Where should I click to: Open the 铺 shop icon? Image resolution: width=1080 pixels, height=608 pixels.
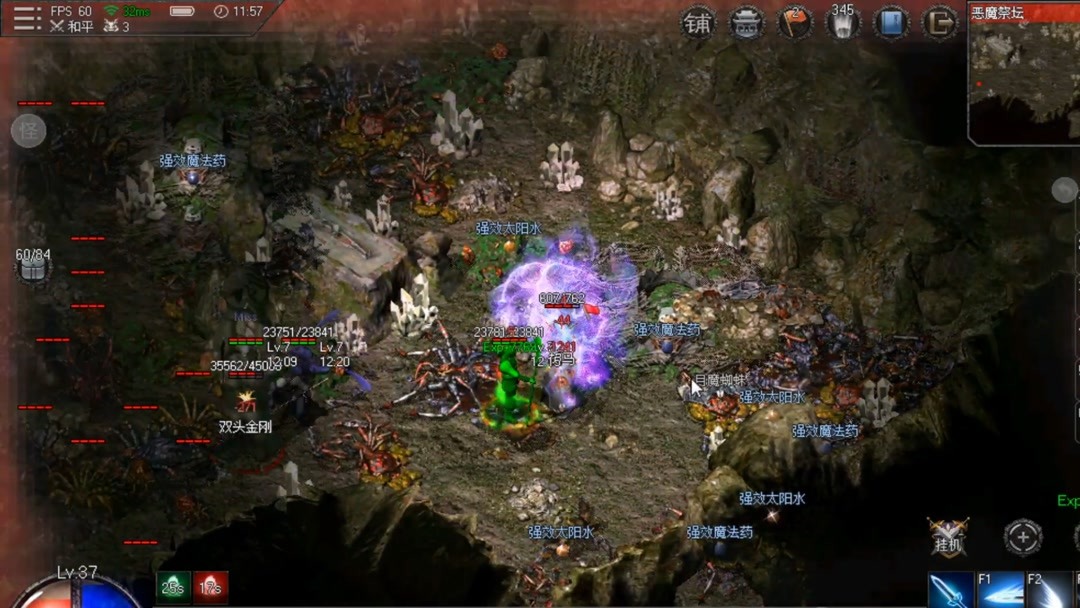tap(698, 23)
